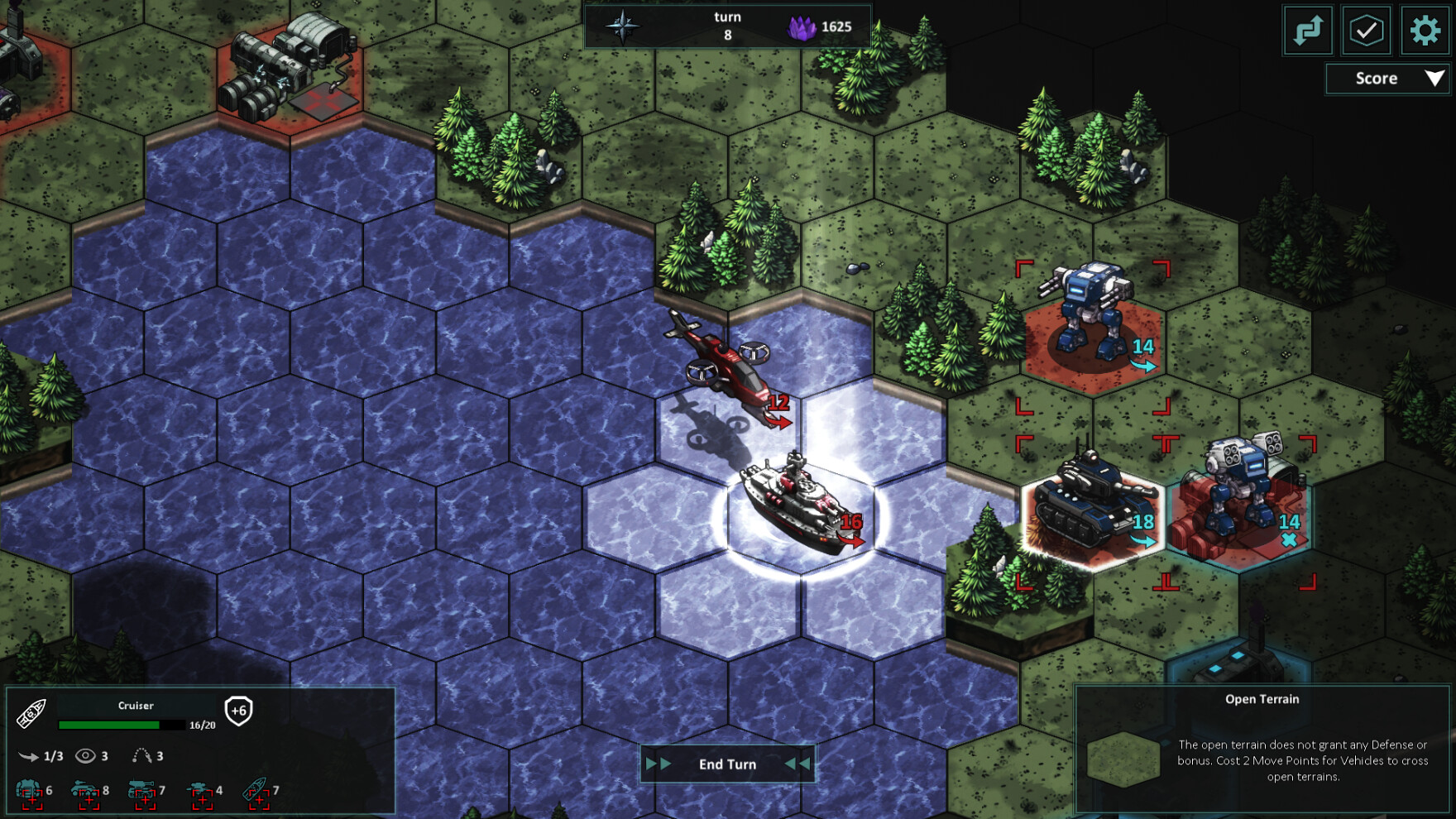The image size is (1456, 819).
Task: Click the Open Terrain panel header
Action: [x=1263, y=699]
